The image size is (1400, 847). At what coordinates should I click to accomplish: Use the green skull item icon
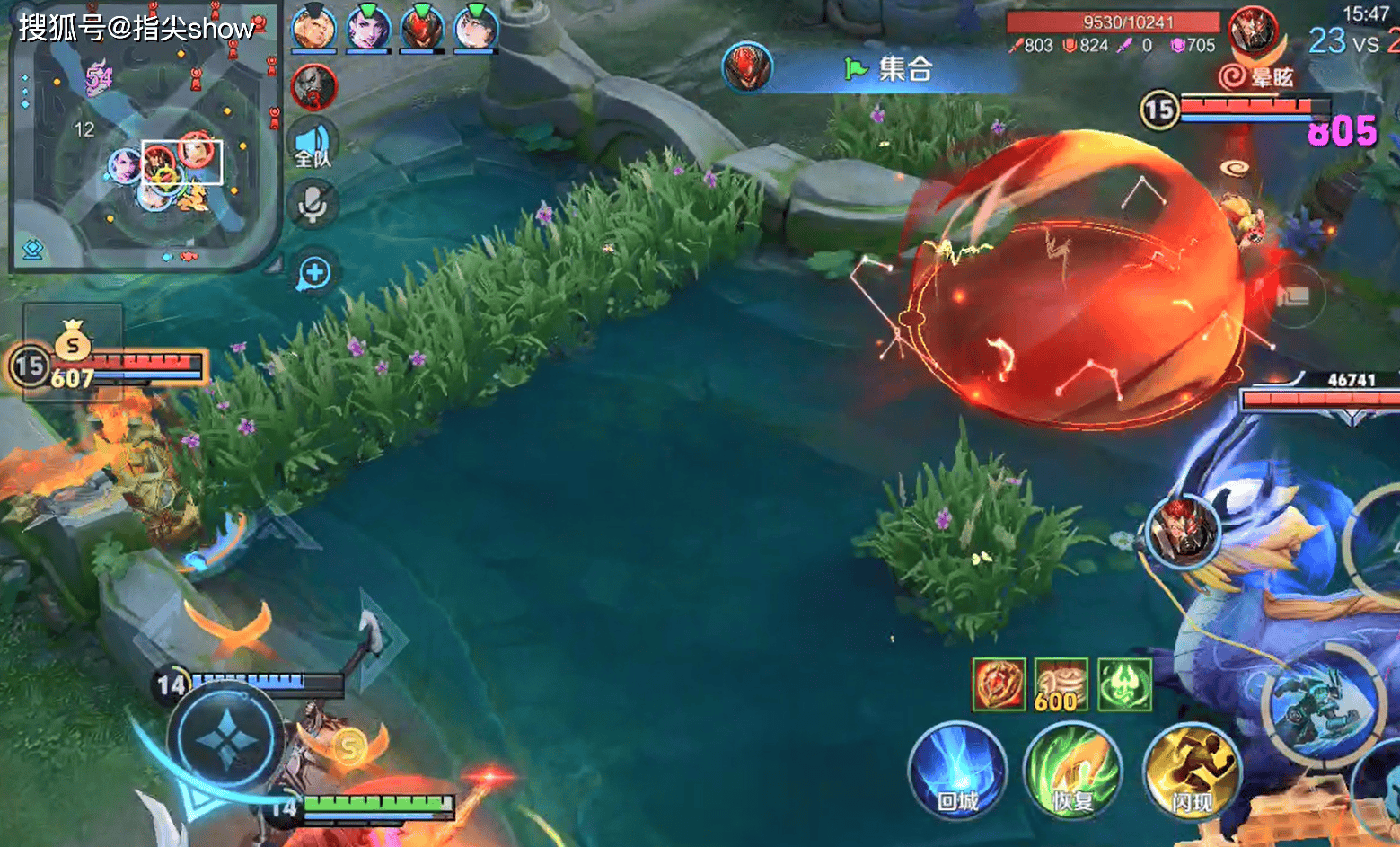pyautogui.click(x=1124, y=684)
